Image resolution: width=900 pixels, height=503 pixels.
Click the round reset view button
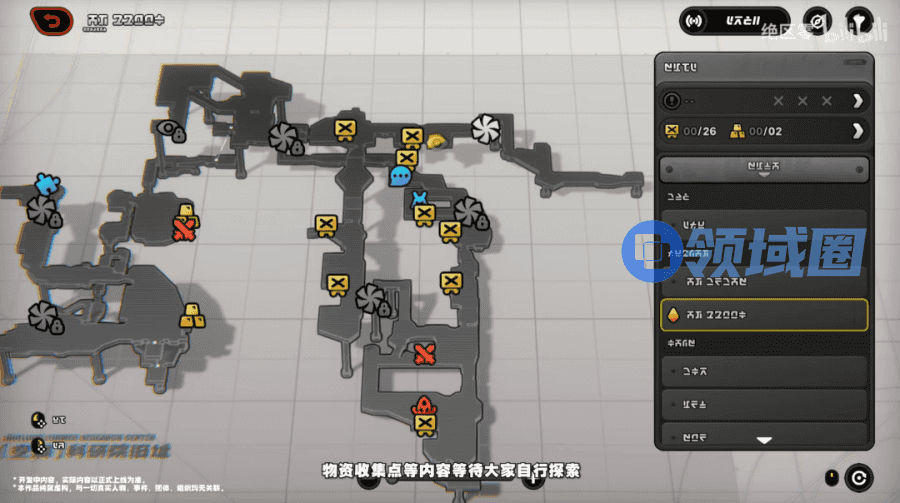click(x=857, y=477)
